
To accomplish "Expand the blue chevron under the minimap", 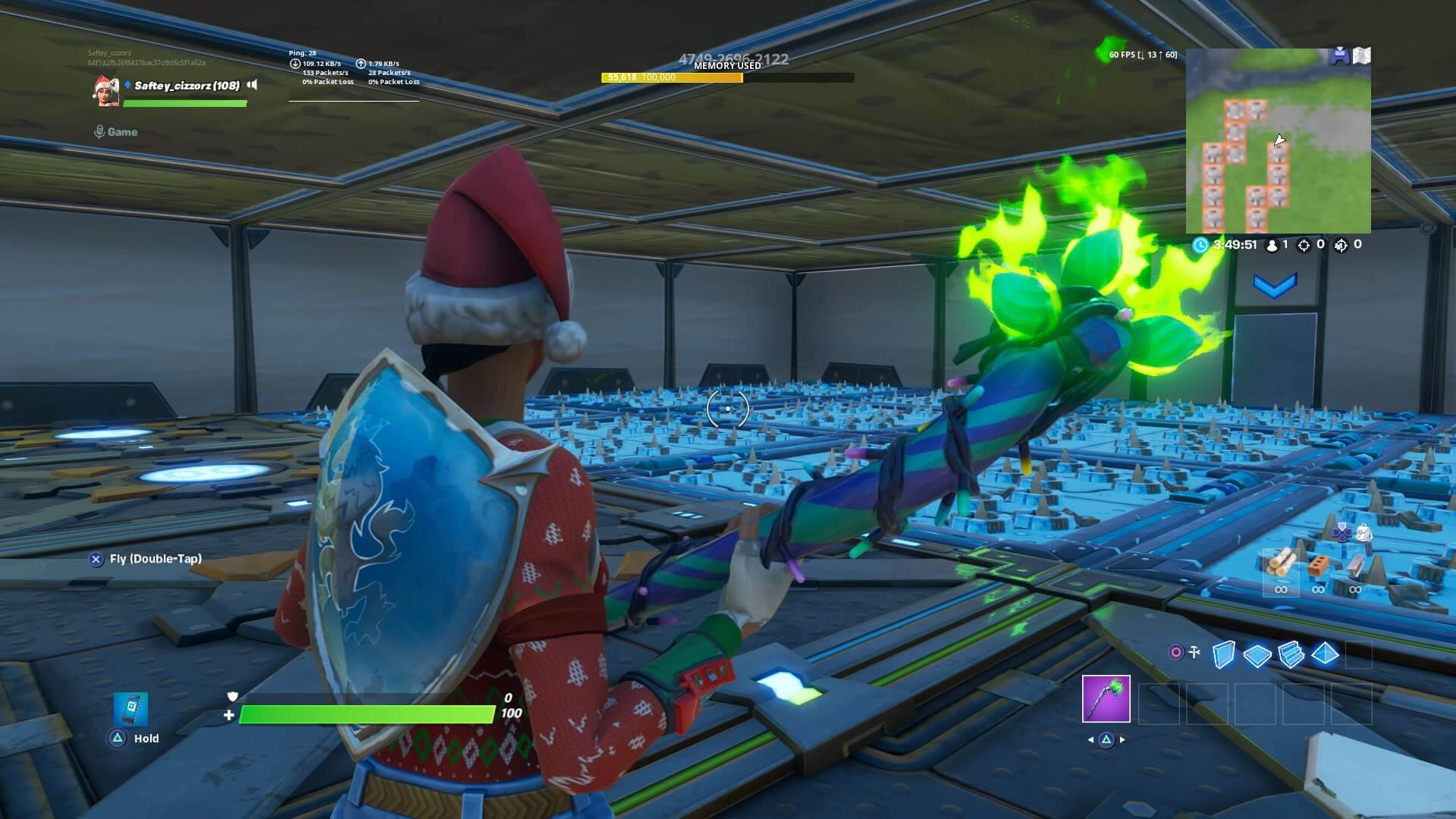I will coord(1276,285).
